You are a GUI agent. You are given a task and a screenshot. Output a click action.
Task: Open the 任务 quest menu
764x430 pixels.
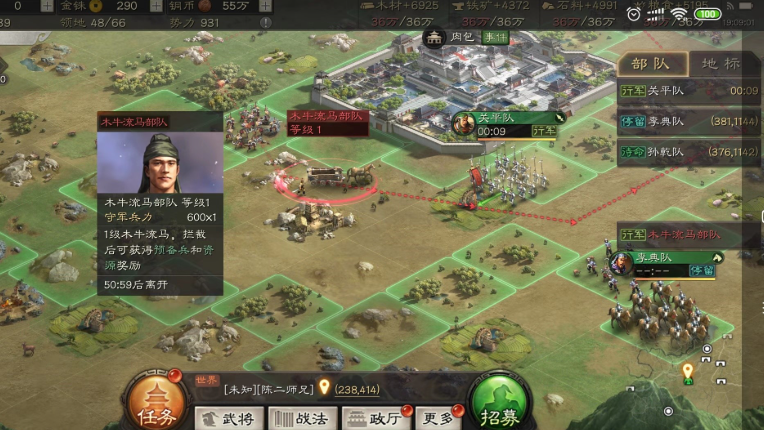154,405
